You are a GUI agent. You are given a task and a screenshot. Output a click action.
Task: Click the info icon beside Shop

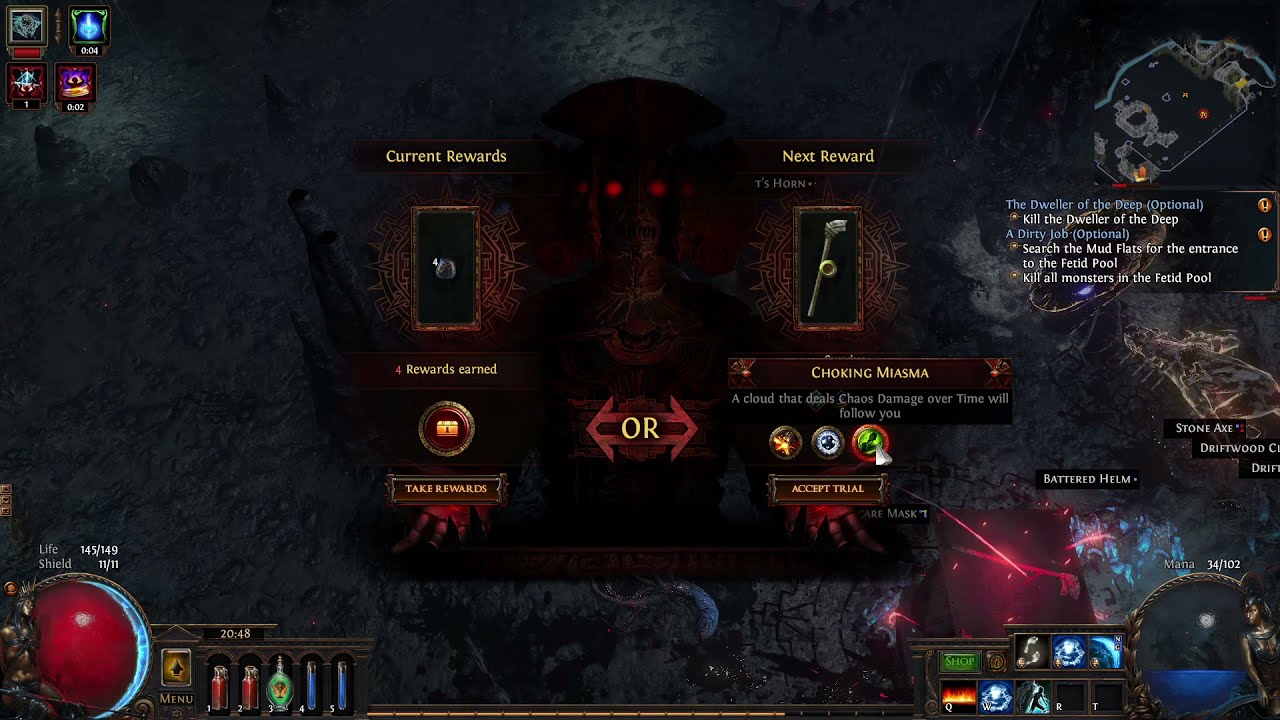(996, 661)
